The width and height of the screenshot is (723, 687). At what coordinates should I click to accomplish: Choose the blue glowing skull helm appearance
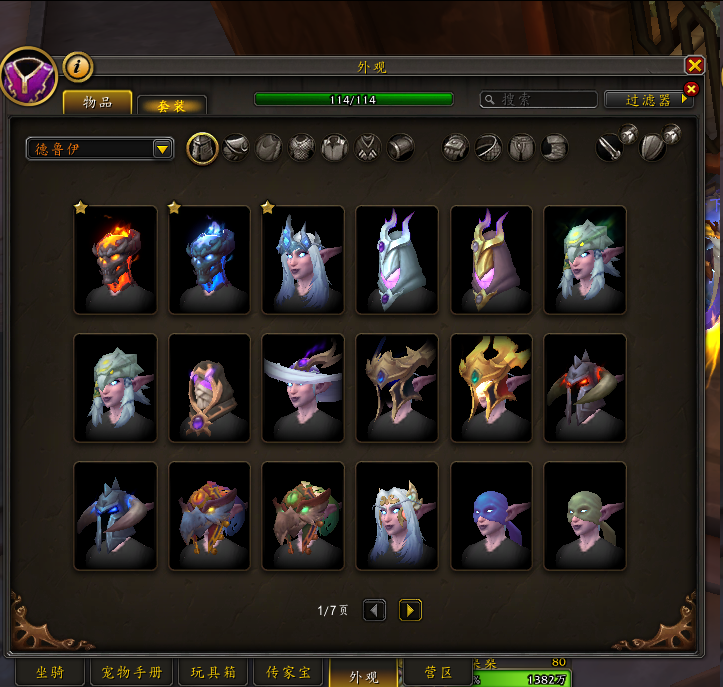(x=209, y=260)
